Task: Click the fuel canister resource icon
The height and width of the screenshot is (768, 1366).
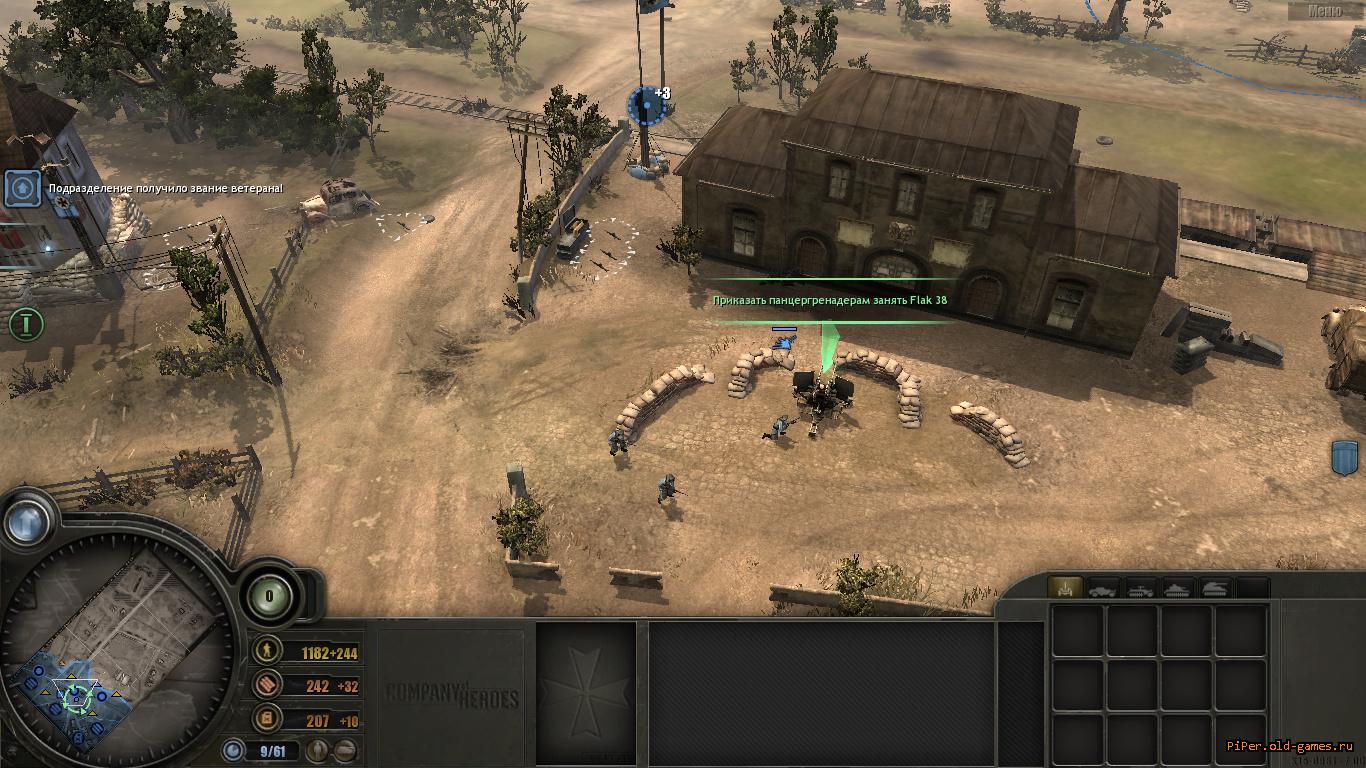Action: tap(266, 719)
